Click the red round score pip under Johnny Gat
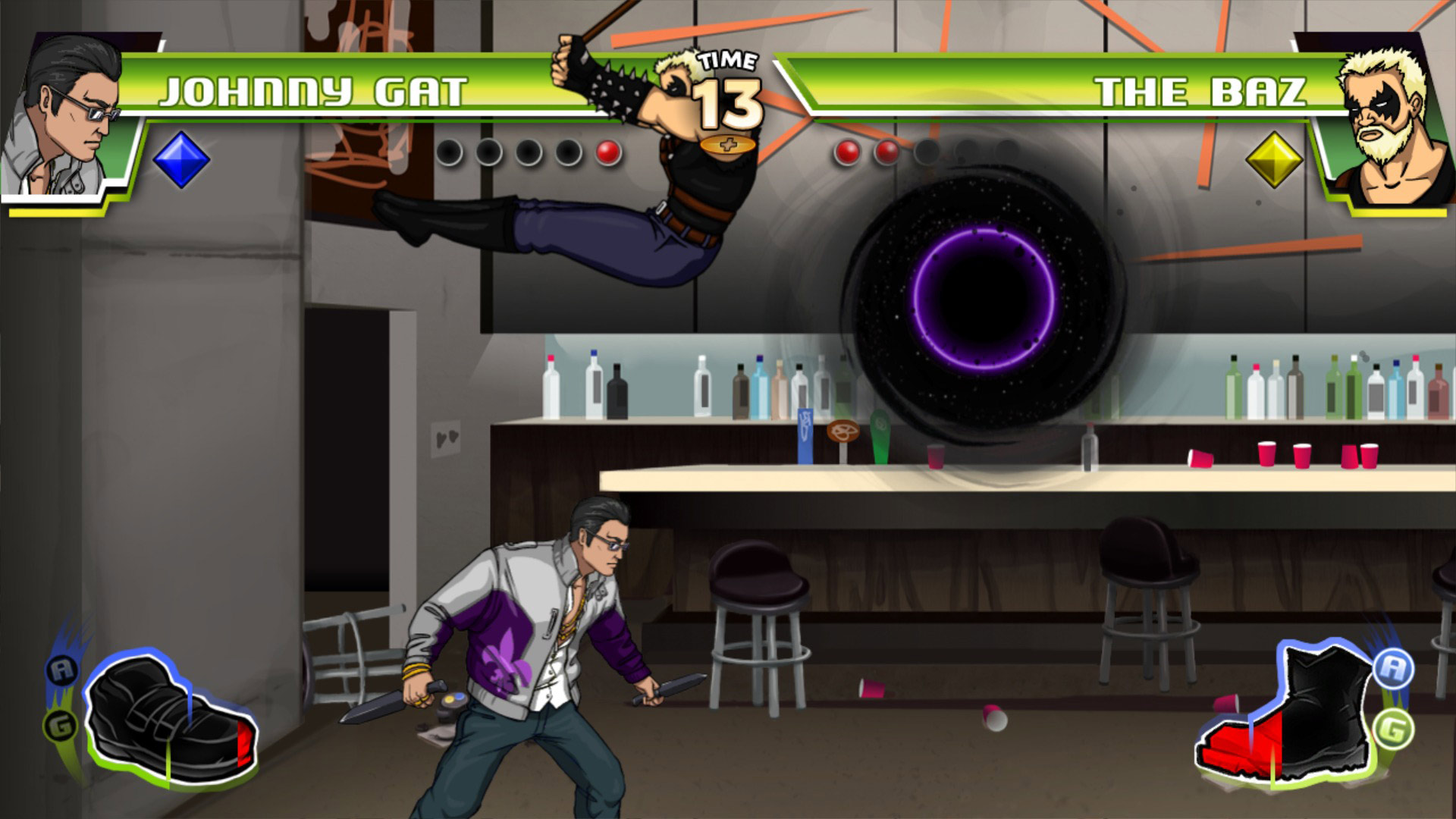This screenshot has height=819, width=1456. coord(607,152)
